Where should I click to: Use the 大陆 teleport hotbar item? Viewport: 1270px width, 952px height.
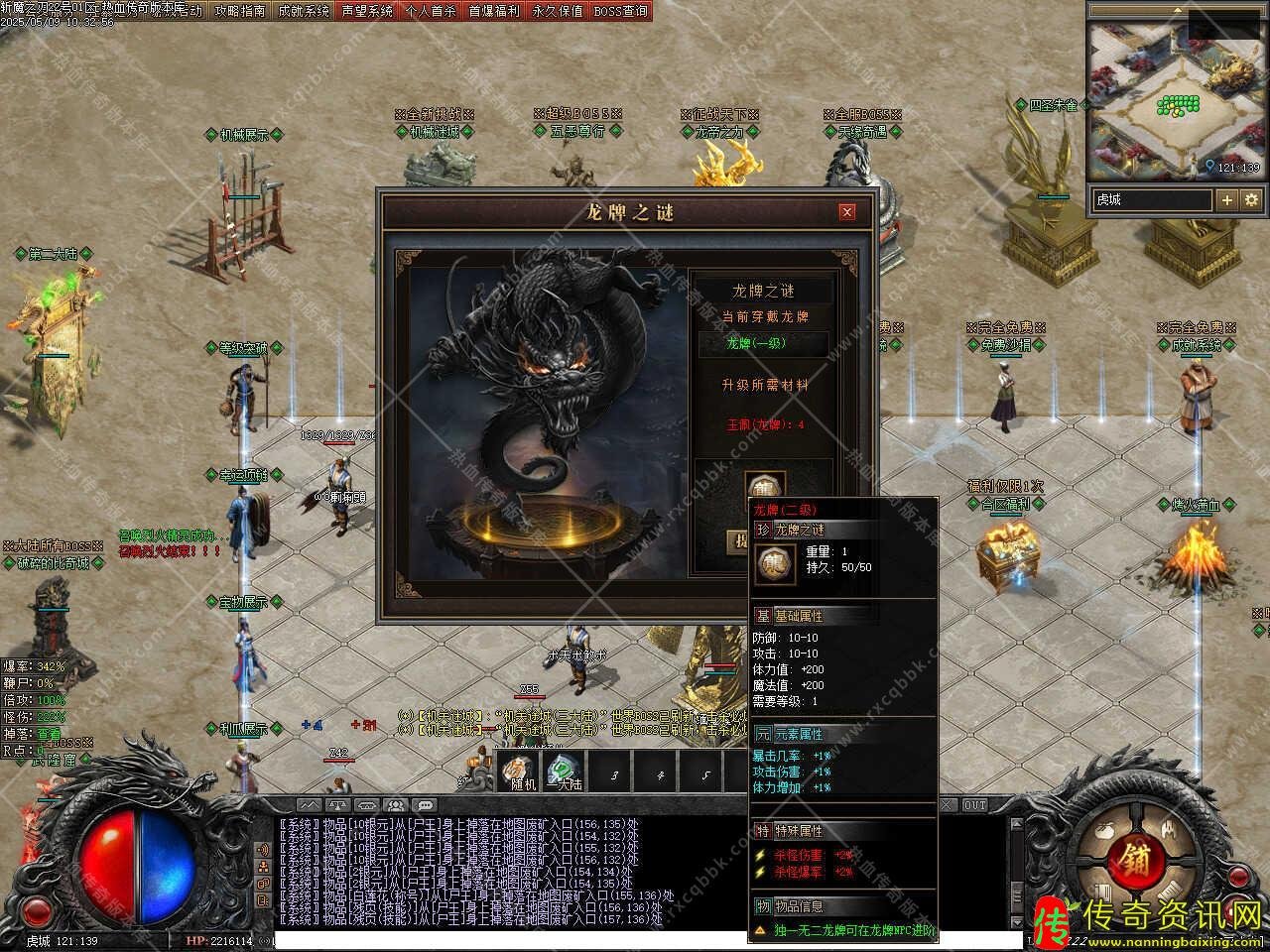[564, 772]
